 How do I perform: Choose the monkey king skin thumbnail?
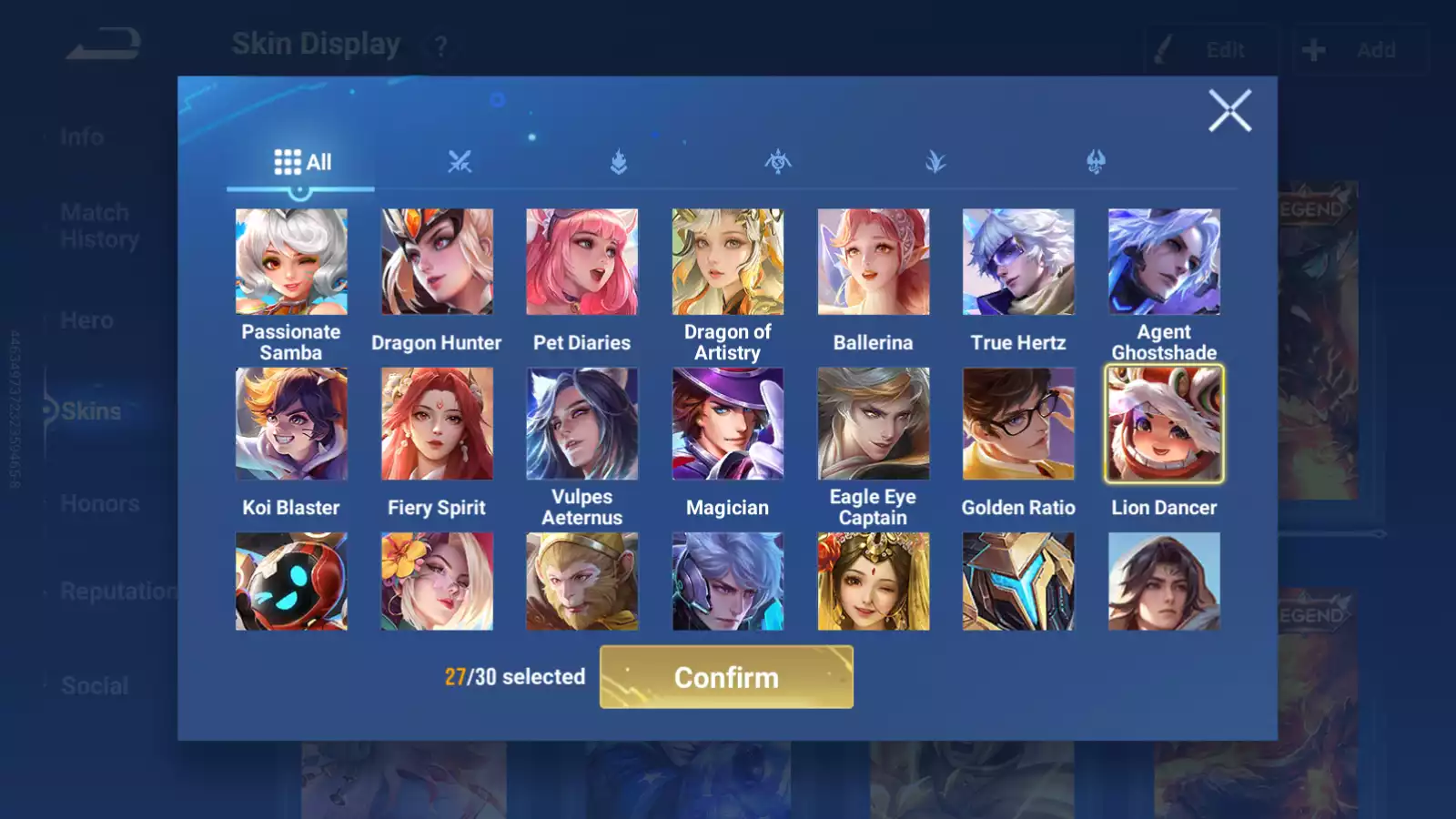pyautogui.click(x=582, y=581)
